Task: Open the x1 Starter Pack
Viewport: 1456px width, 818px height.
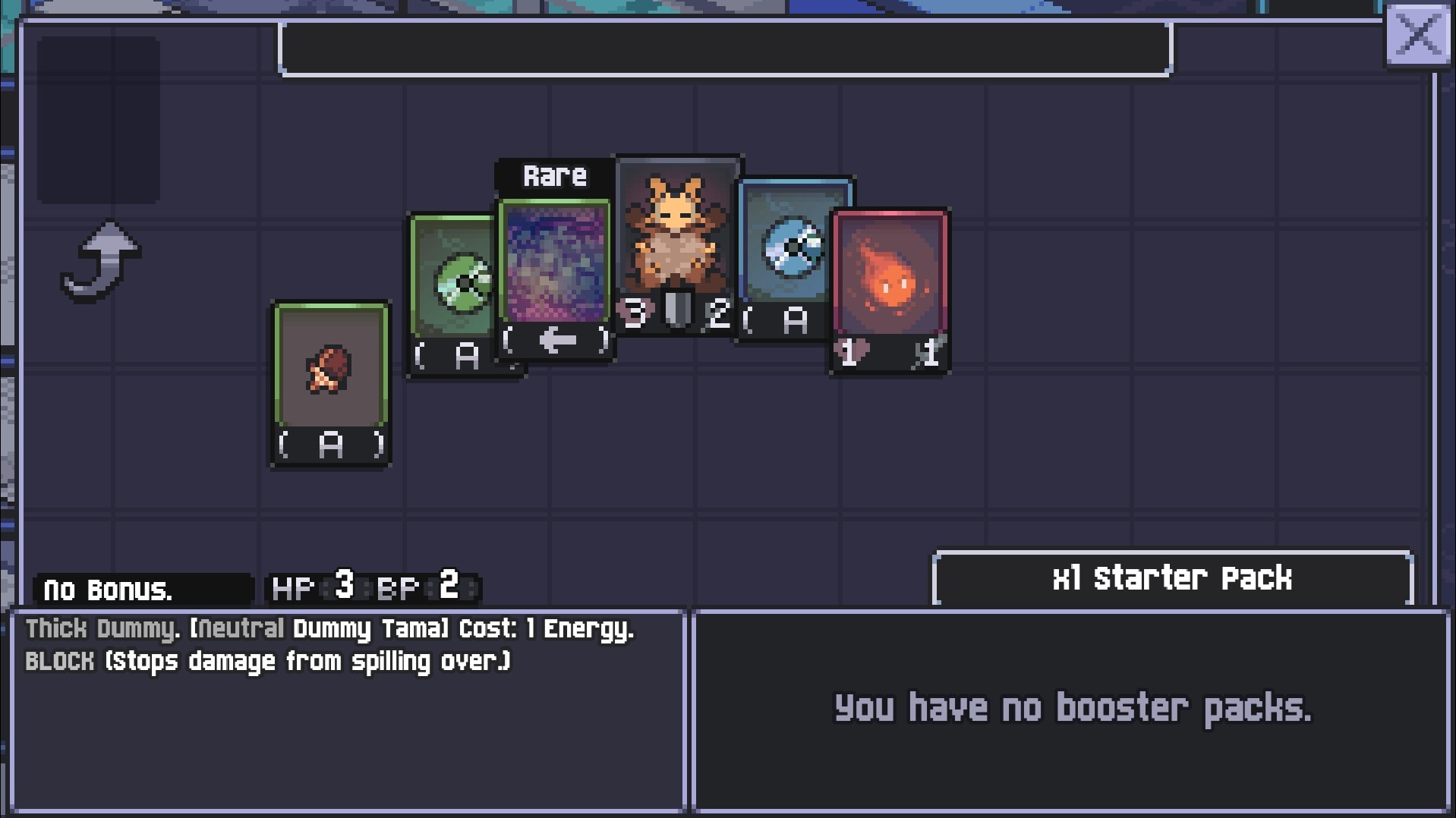Action: [1171, 578]
